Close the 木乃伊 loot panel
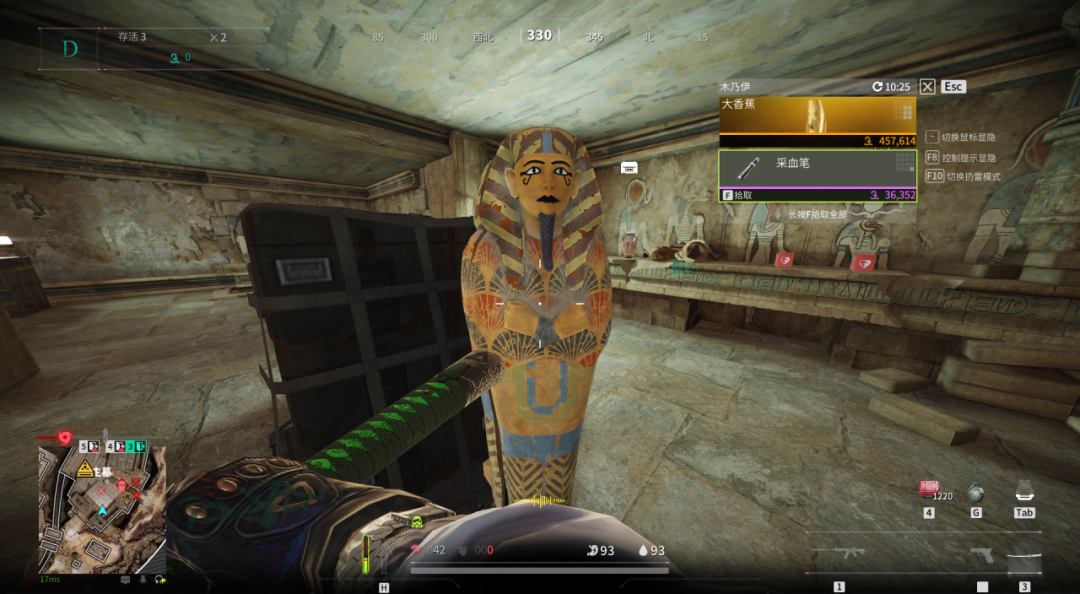The height and width of the screenshot is (594, 1080). (x=928, y=87)
